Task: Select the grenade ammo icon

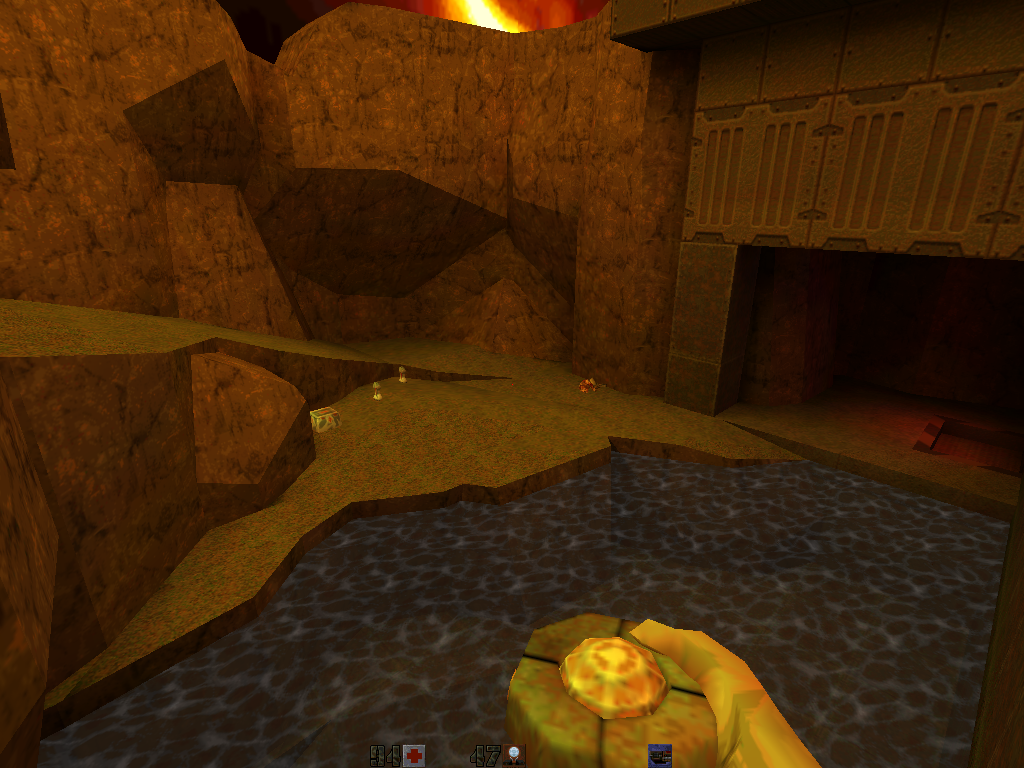Action: pos(515,755)
